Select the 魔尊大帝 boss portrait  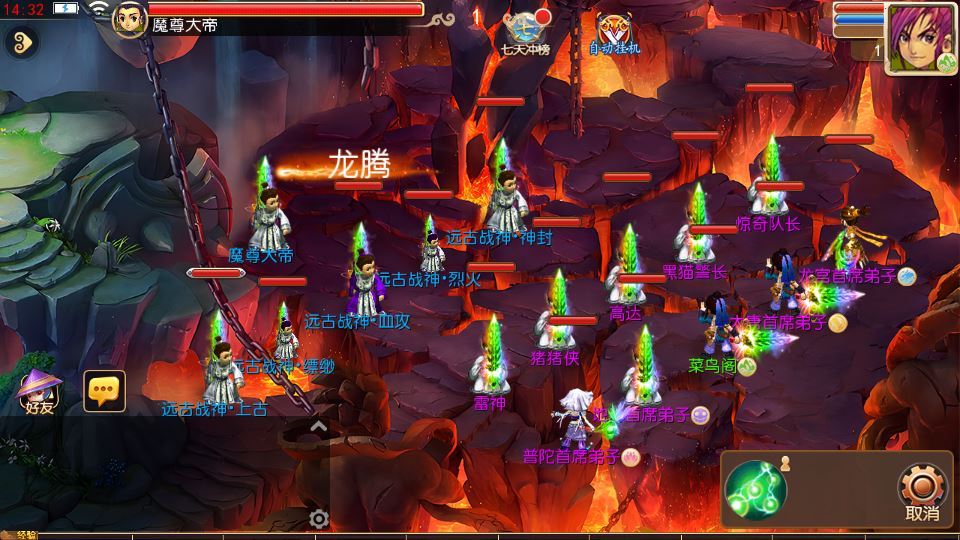click(x=130, y=19)
